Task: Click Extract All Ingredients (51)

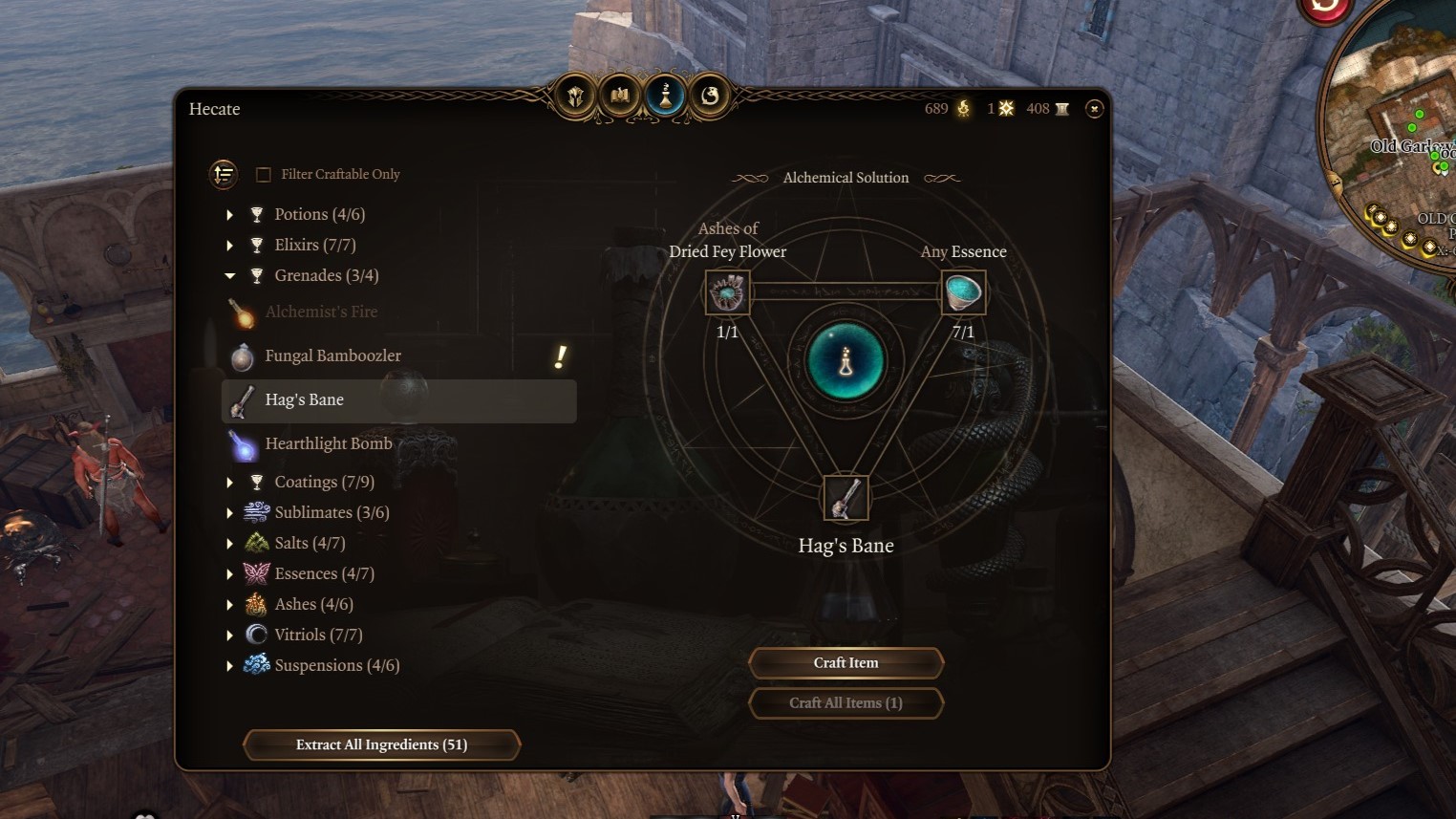Action: (381, 744)
